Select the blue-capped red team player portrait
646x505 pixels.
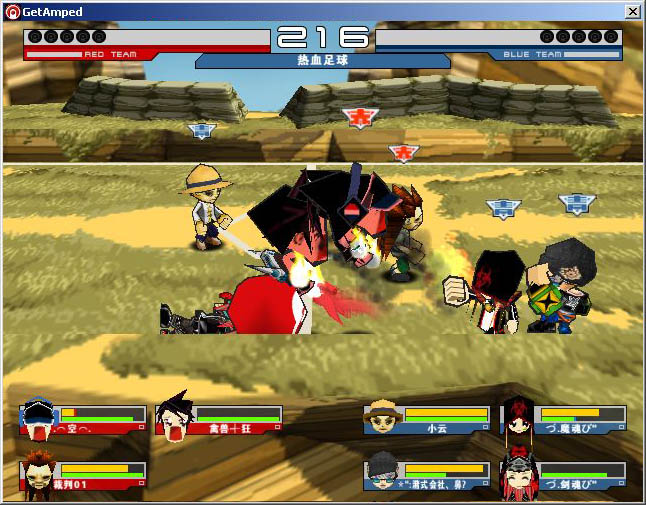click(x=38, y=418)
